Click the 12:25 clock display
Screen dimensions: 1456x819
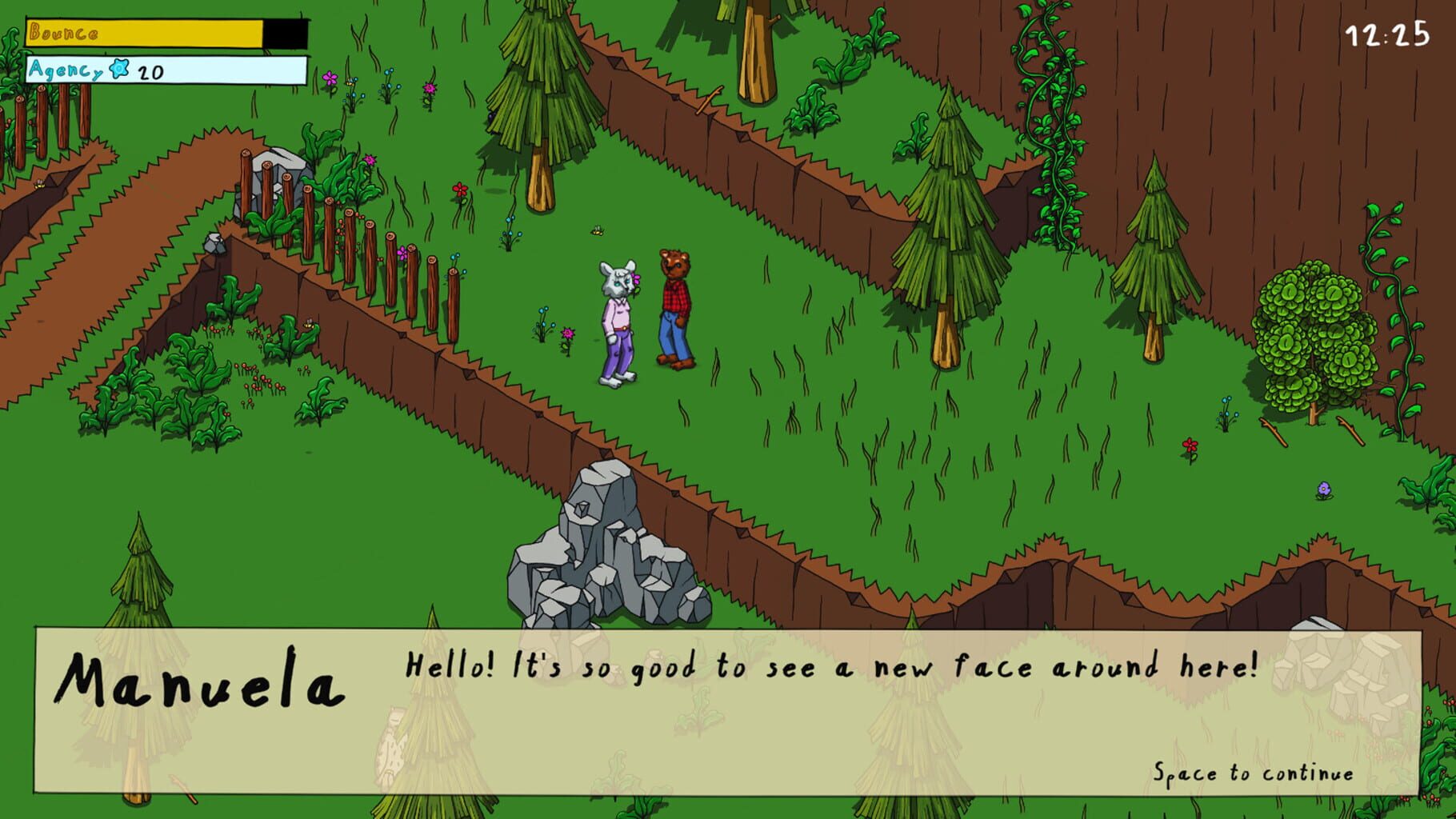(x=1388, y=35)
